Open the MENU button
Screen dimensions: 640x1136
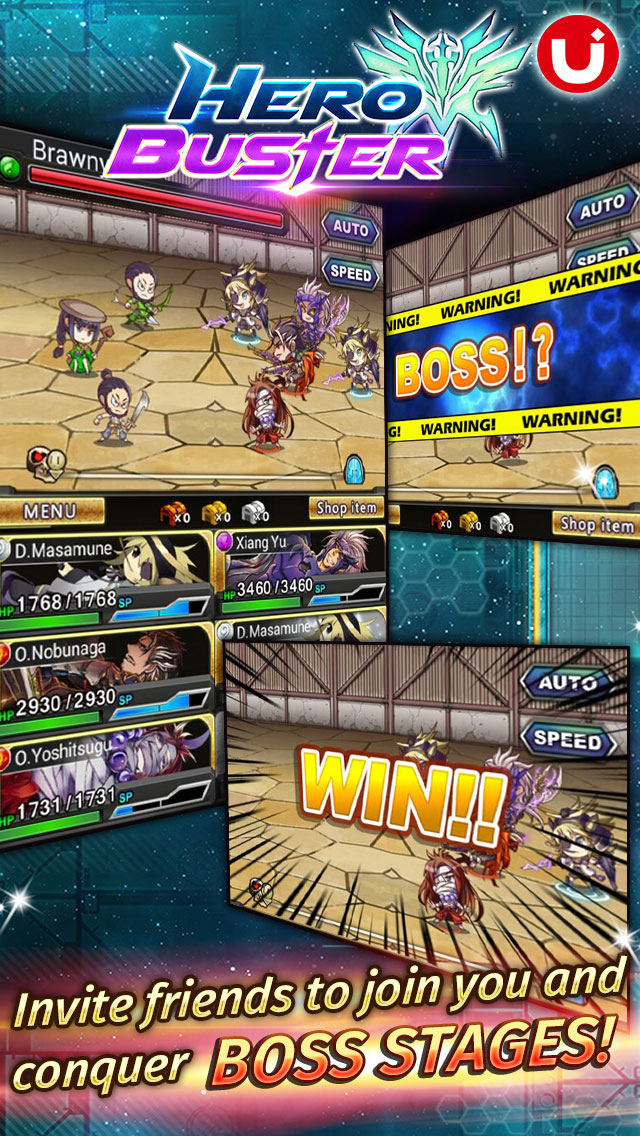[x=50, y=511]
